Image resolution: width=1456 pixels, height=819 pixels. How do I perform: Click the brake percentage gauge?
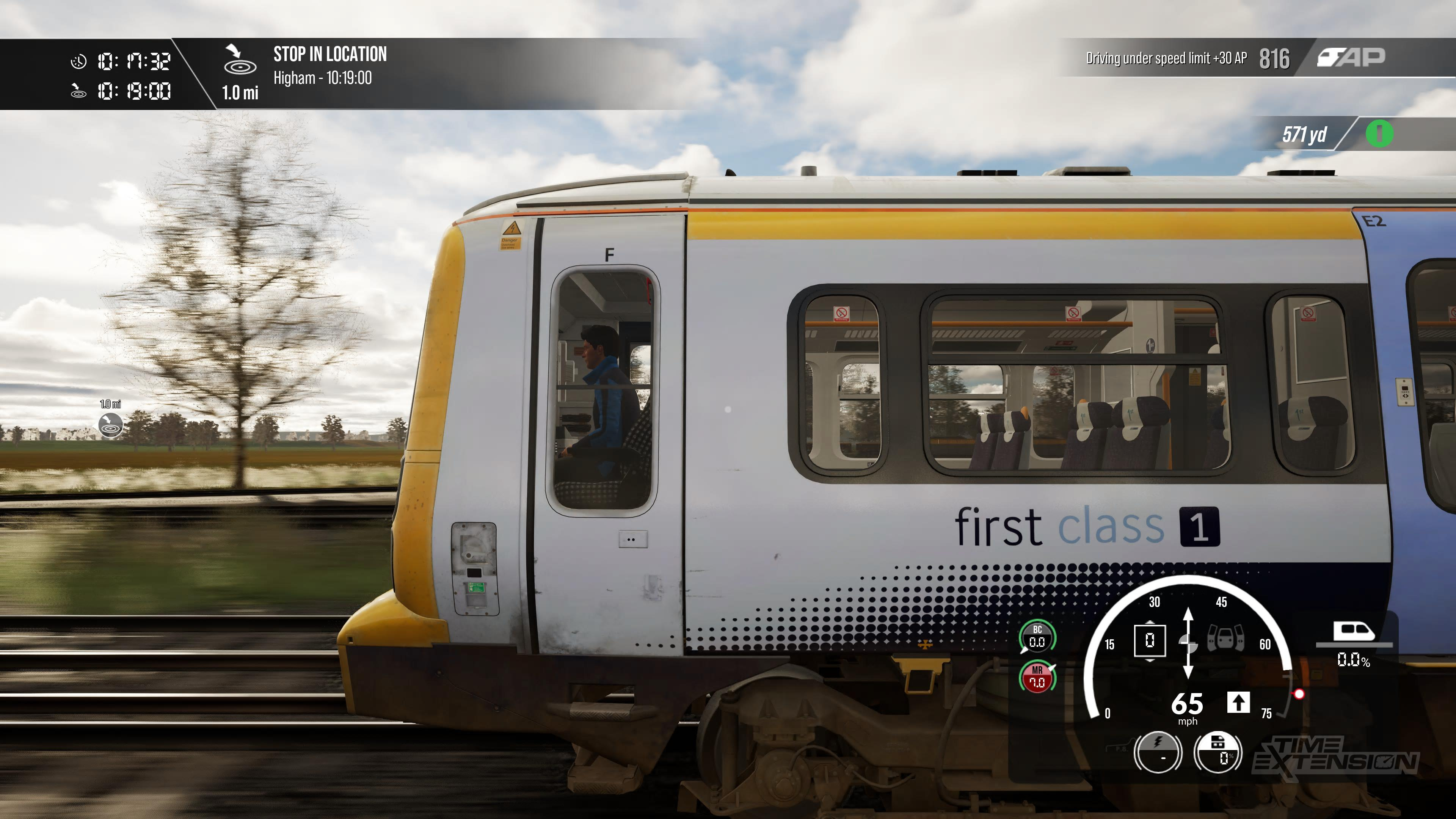pos(1218,752)
